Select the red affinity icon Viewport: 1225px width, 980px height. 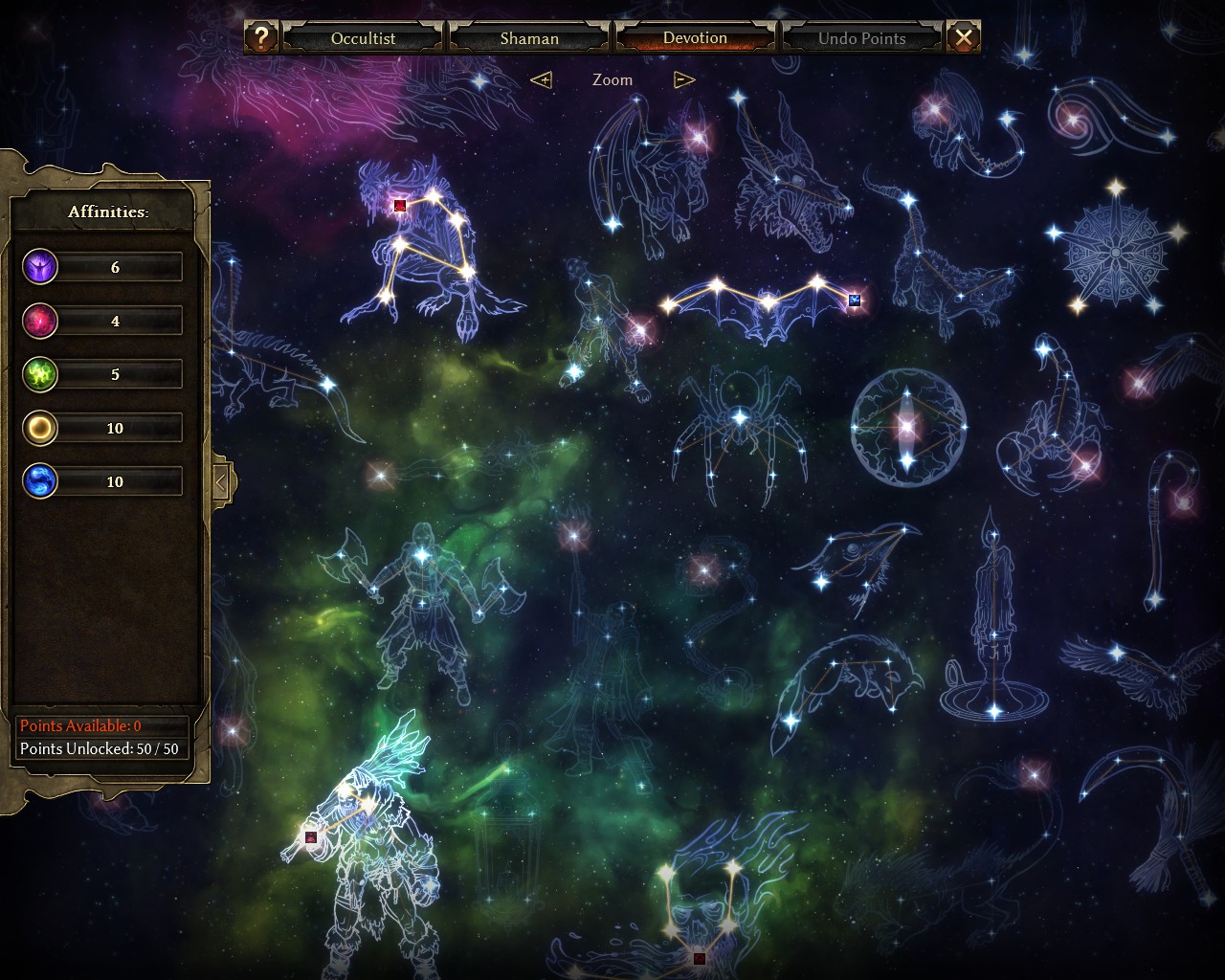tap(40, 321)
